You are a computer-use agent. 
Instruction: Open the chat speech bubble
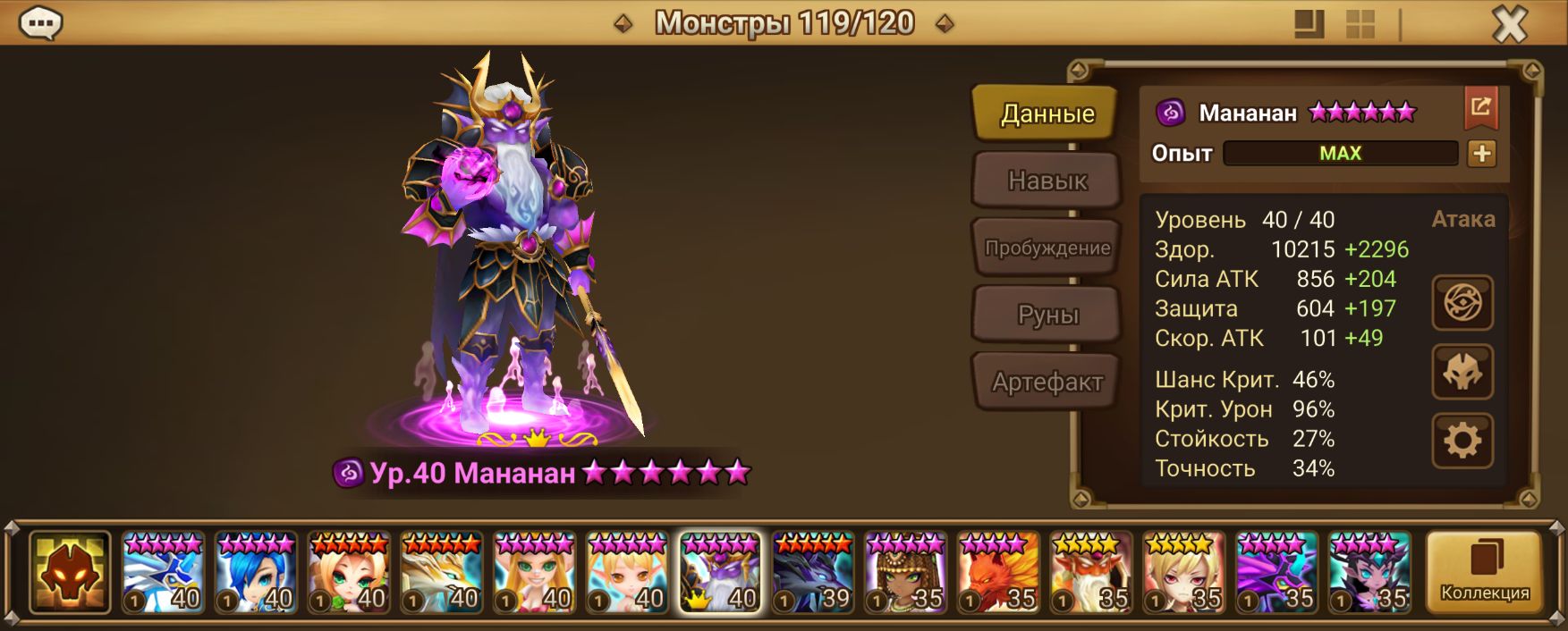coord(40,23)
